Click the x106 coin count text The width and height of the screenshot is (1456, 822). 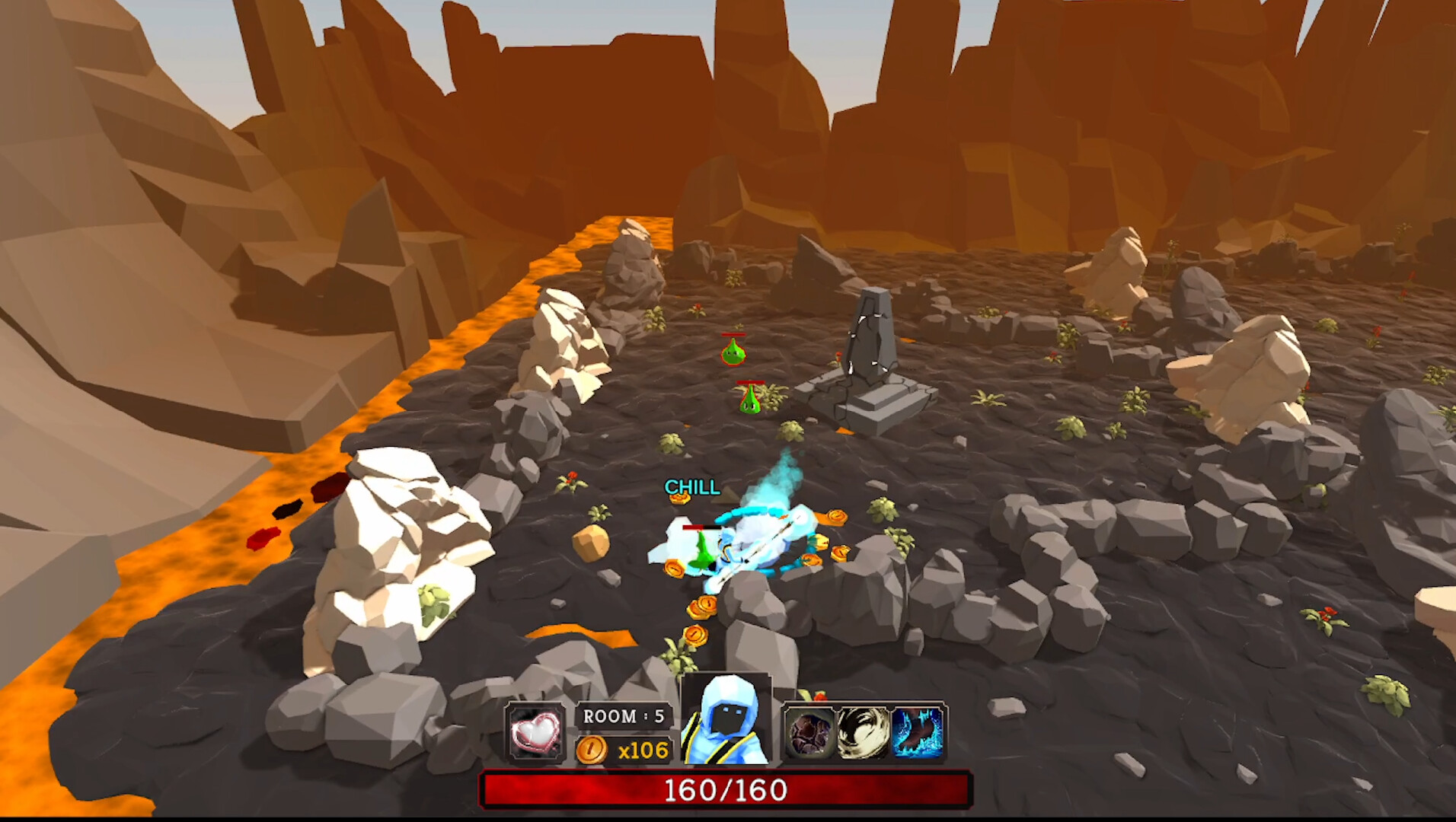coord(642,750)
